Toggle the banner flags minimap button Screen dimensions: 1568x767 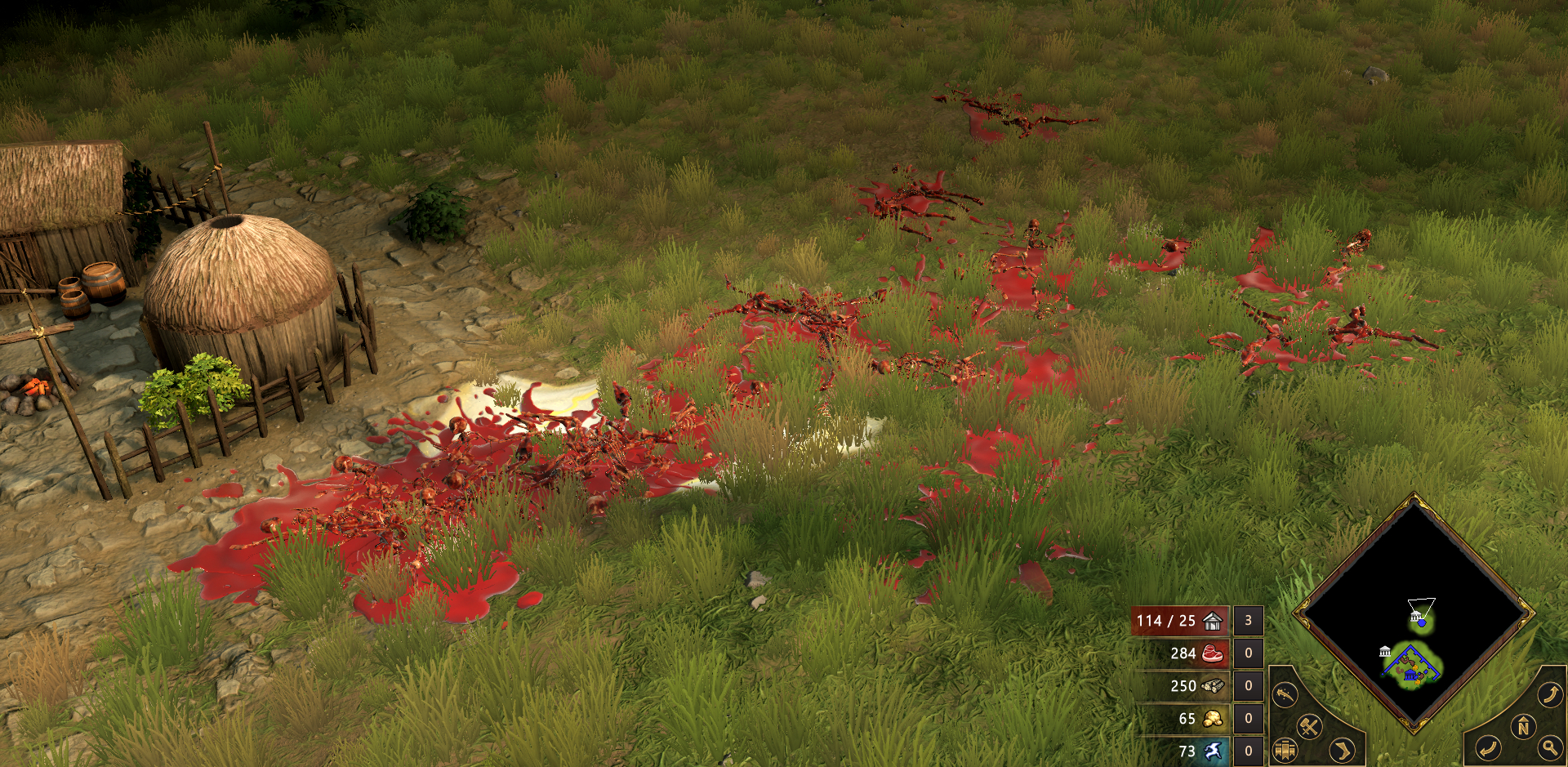(x=1285, y=749)
